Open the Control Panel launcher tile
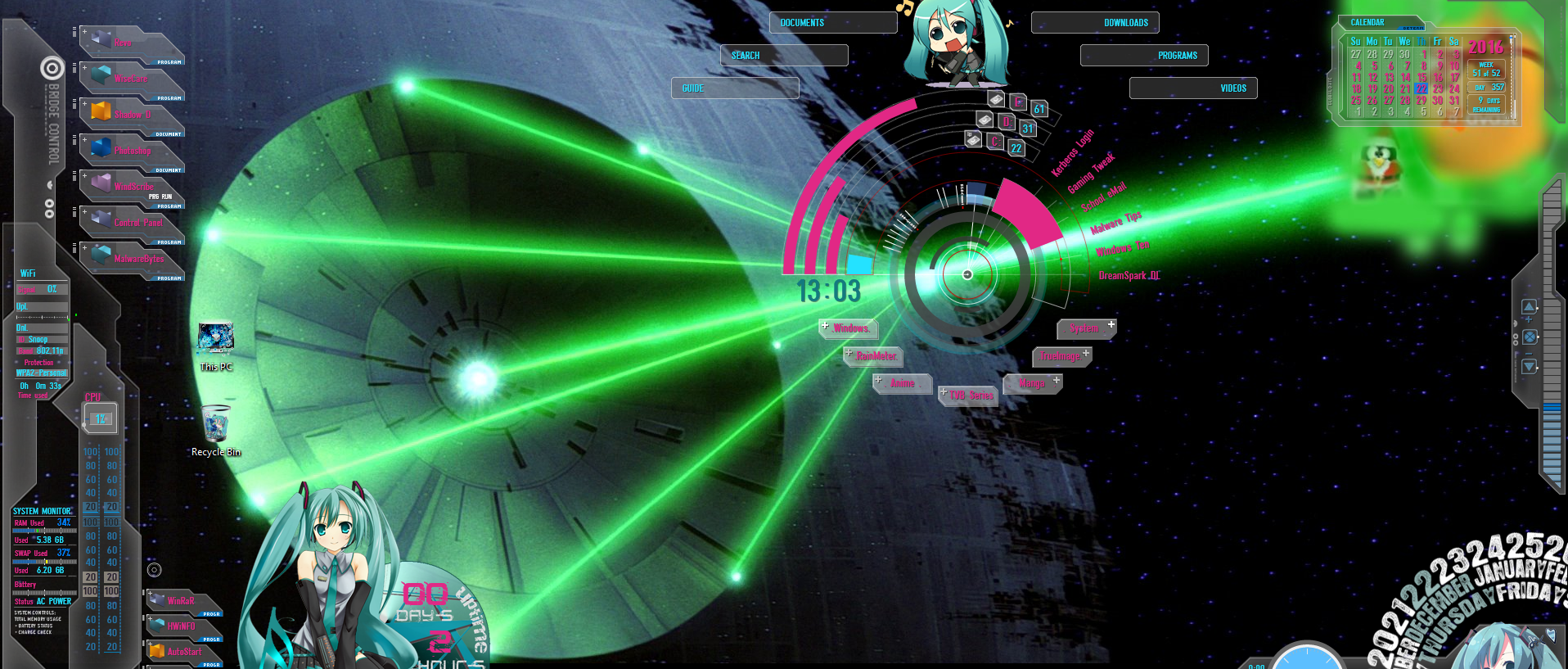 point(137,223)
